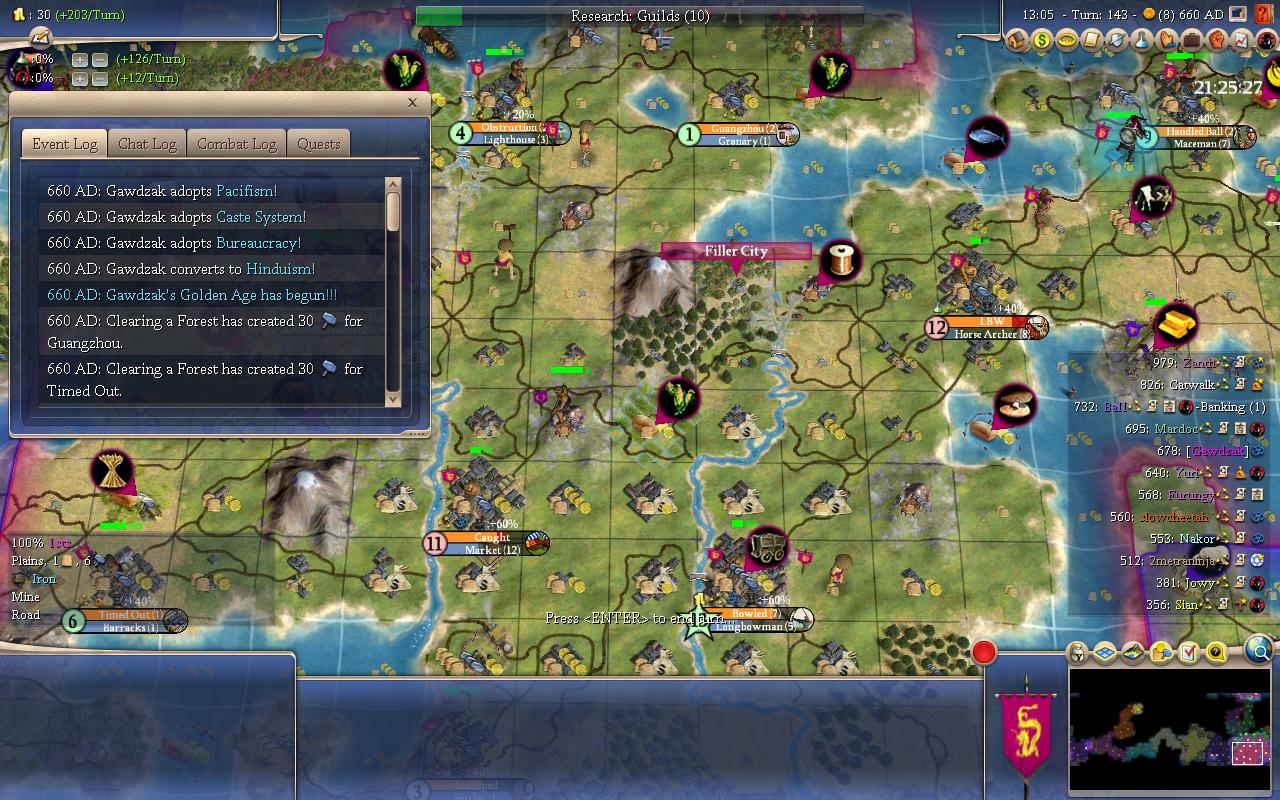Open the victory conditions graph icon
This screenshot has width=1280, height=800.
click(1241, 41)
